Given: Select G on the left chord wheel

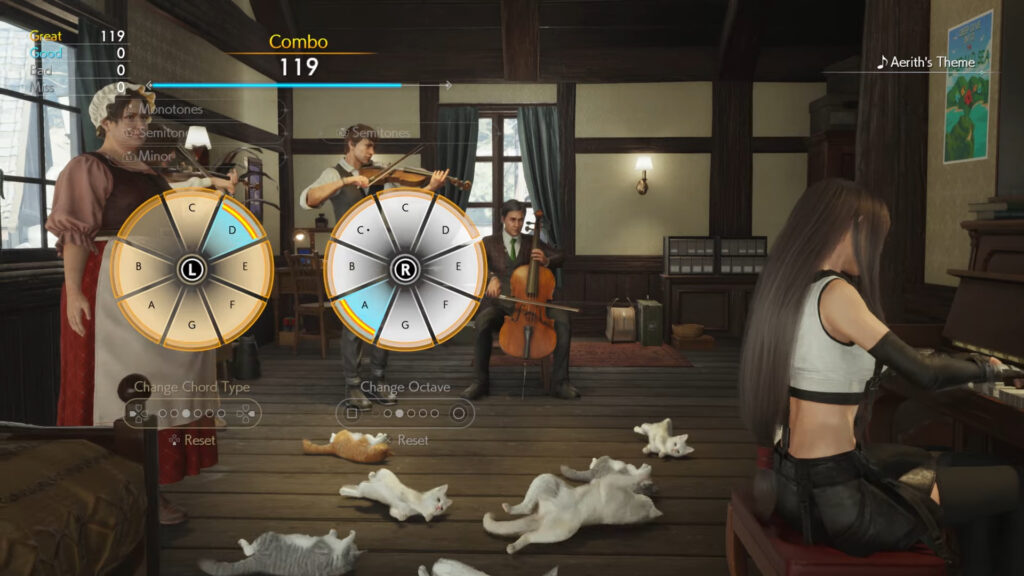Looking at the screenshot, I should pyautogui.click(x=191, y=326).
